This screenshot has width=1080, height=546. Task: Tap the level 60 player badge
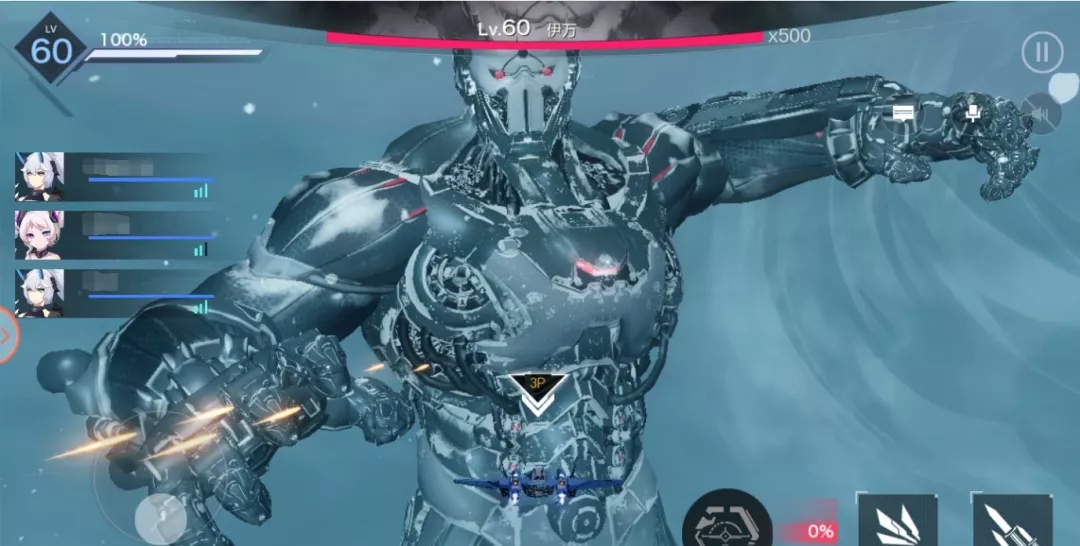50,49
